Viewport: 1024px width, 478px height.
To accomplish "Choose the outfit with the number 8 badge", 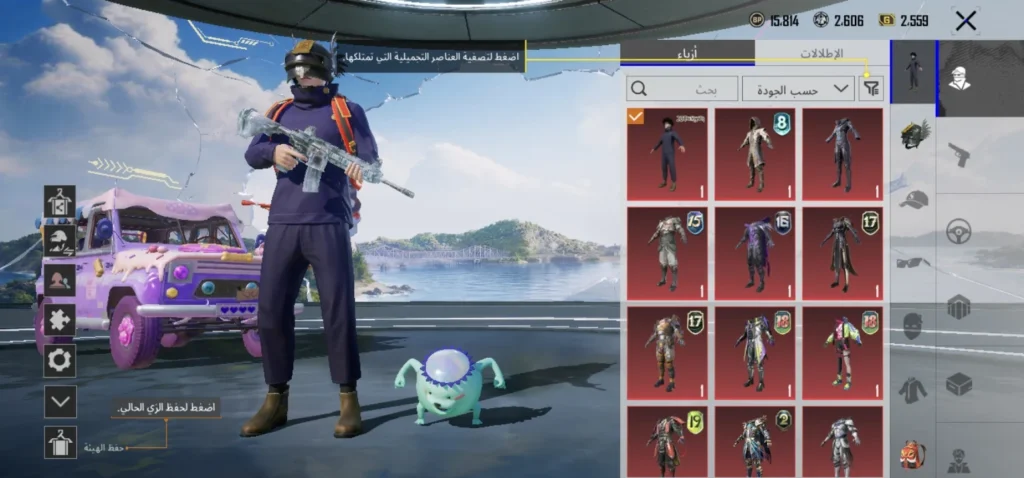I will pos(755,154).
